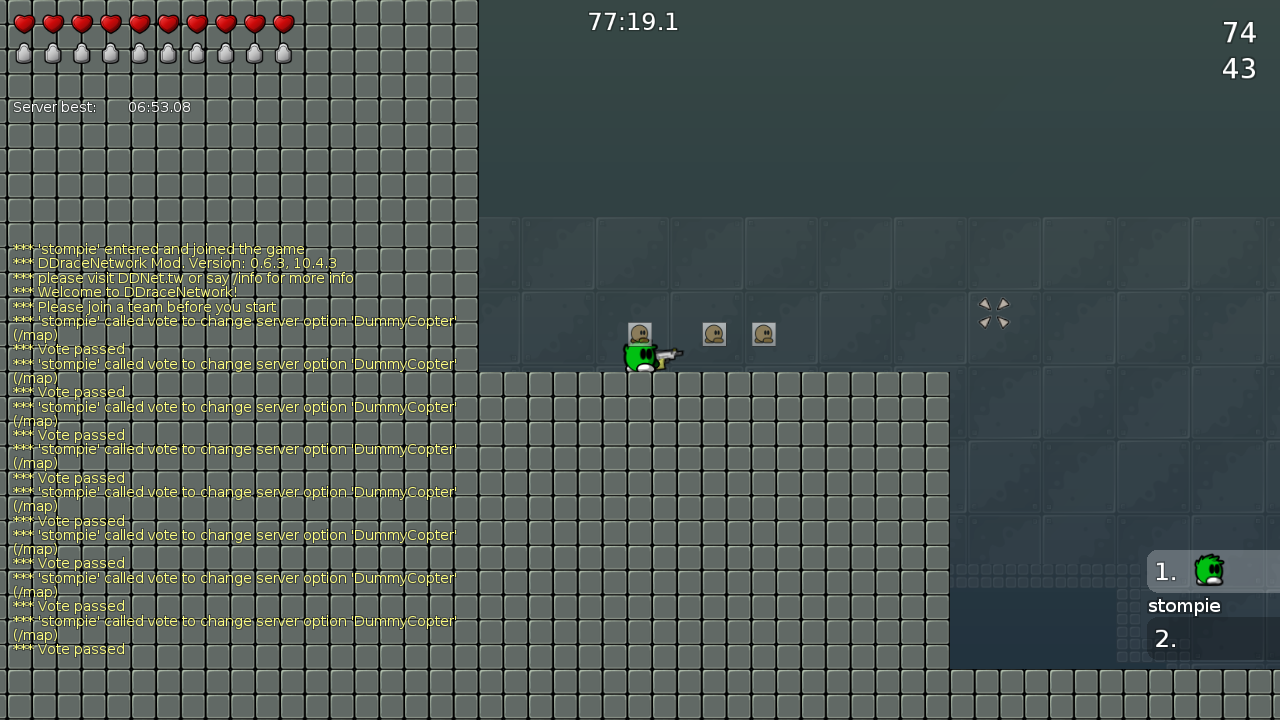The width and height of the screenshot is (1280, 720).
Task: Toggle the first shield in the armor bar
Action: [x=22, y=53]
